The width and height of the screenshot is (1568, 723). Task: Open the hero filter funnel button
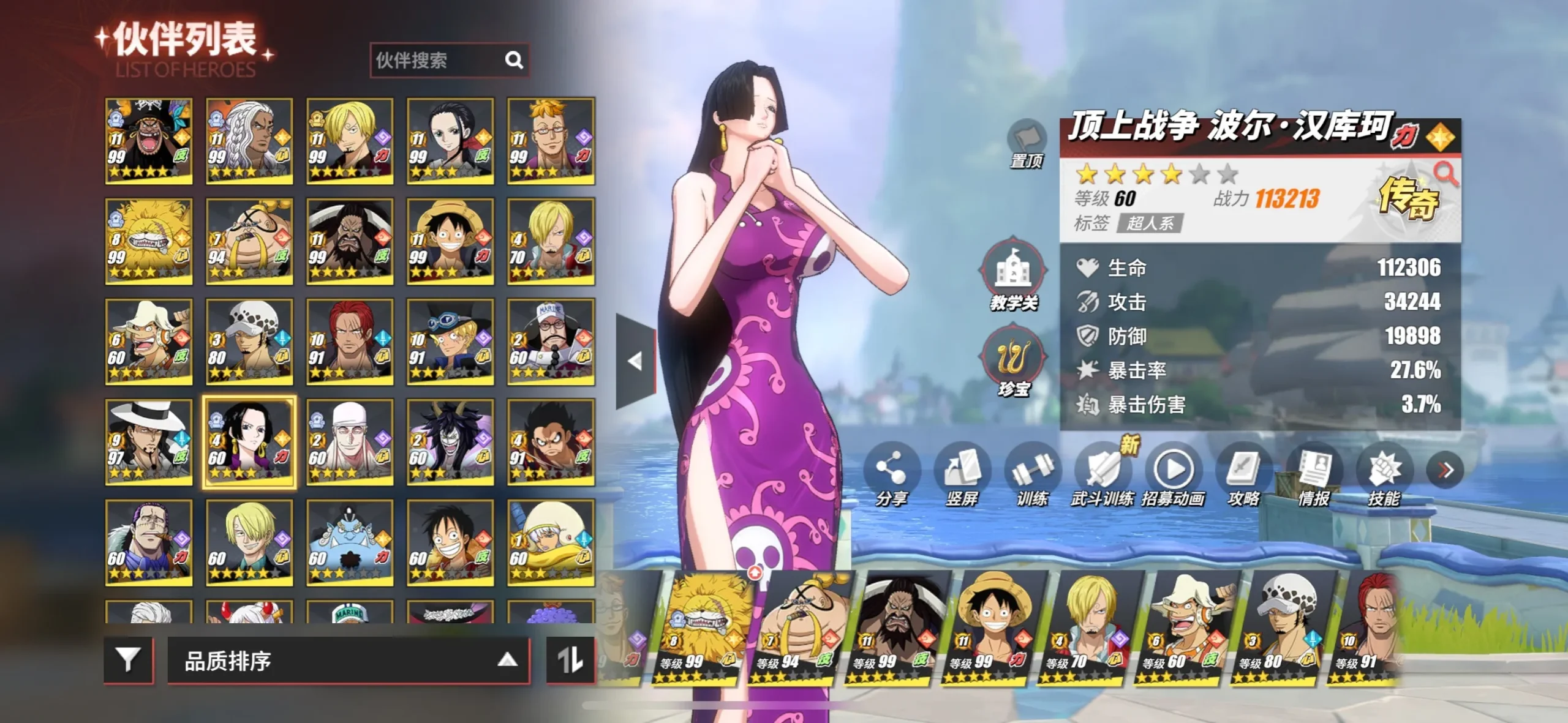pos(128,660)
